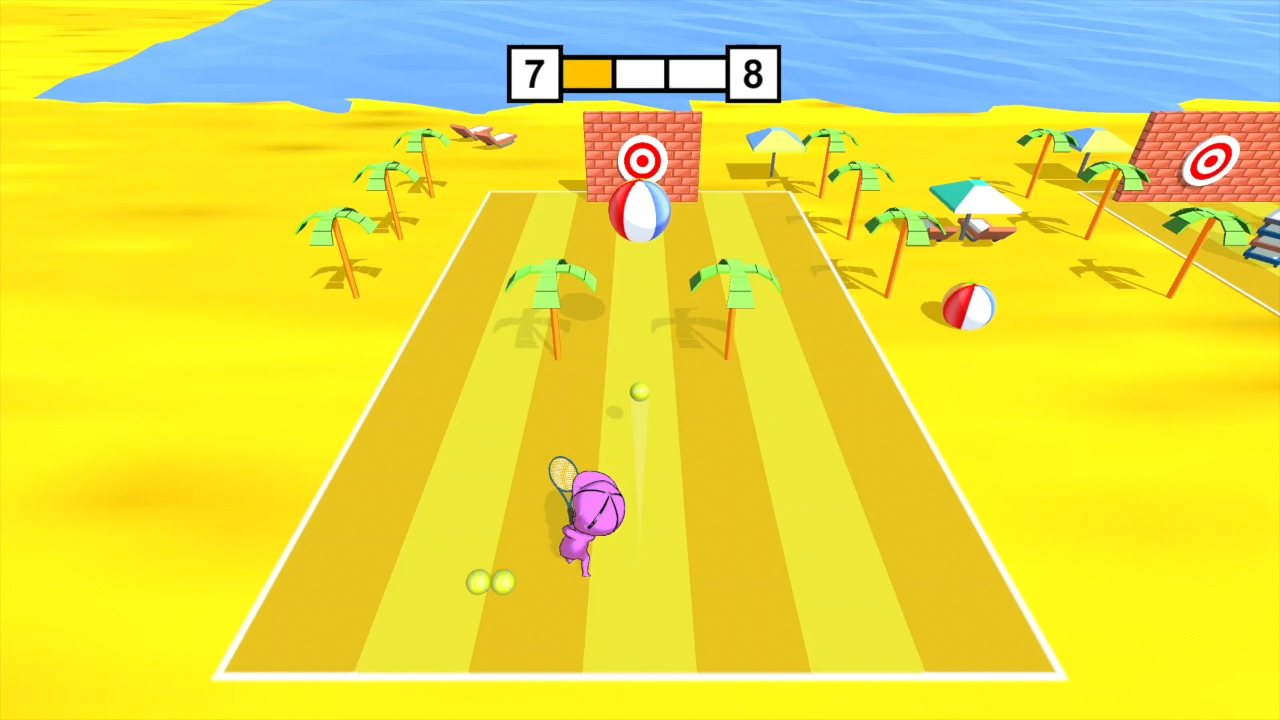Select the purple player character's racket
This screenshot has height=720, width=1280.
click(562, 477)
